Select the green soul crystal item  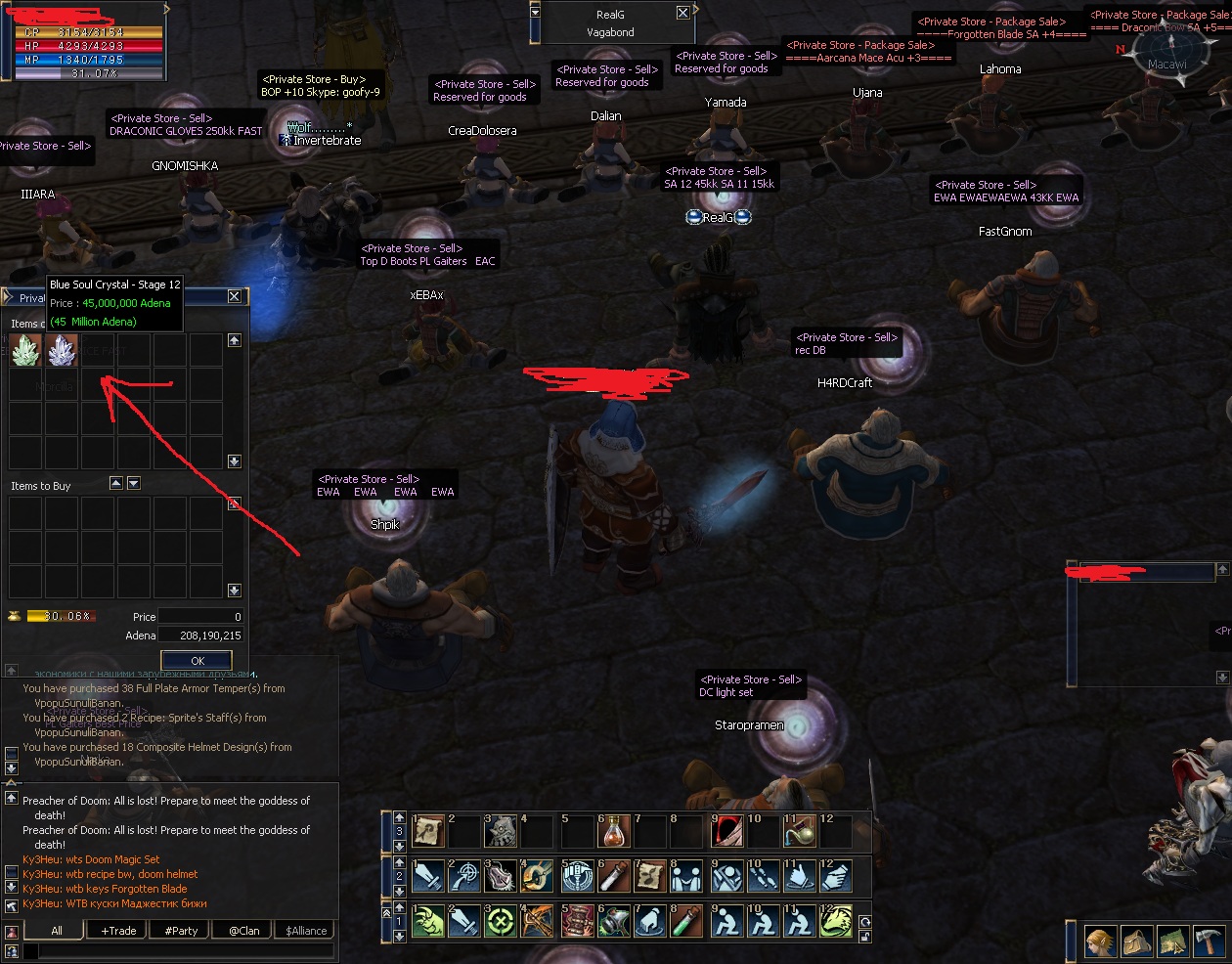[x=25, y=350]
